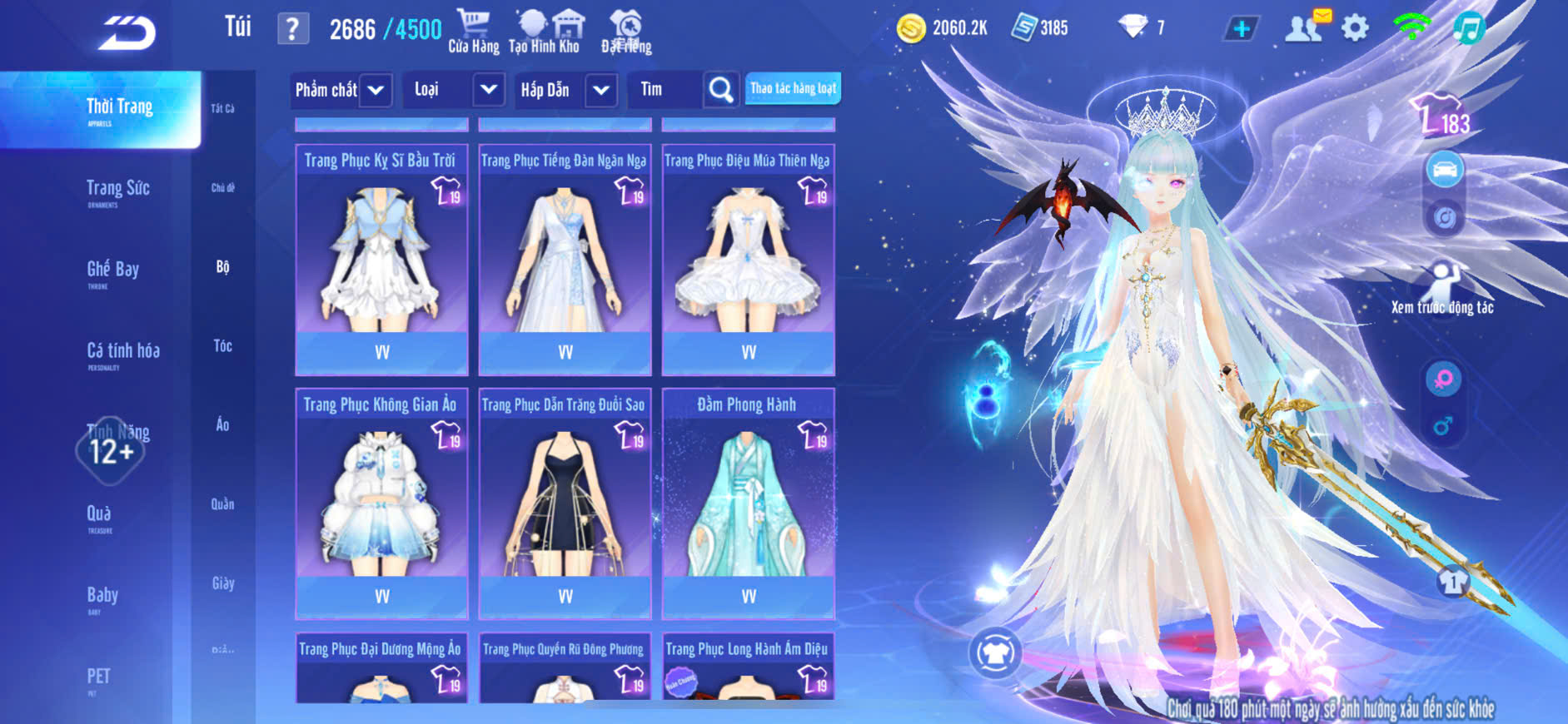Open the Ghế Bay category
The image size is (1568, 724).
(113, 271)
